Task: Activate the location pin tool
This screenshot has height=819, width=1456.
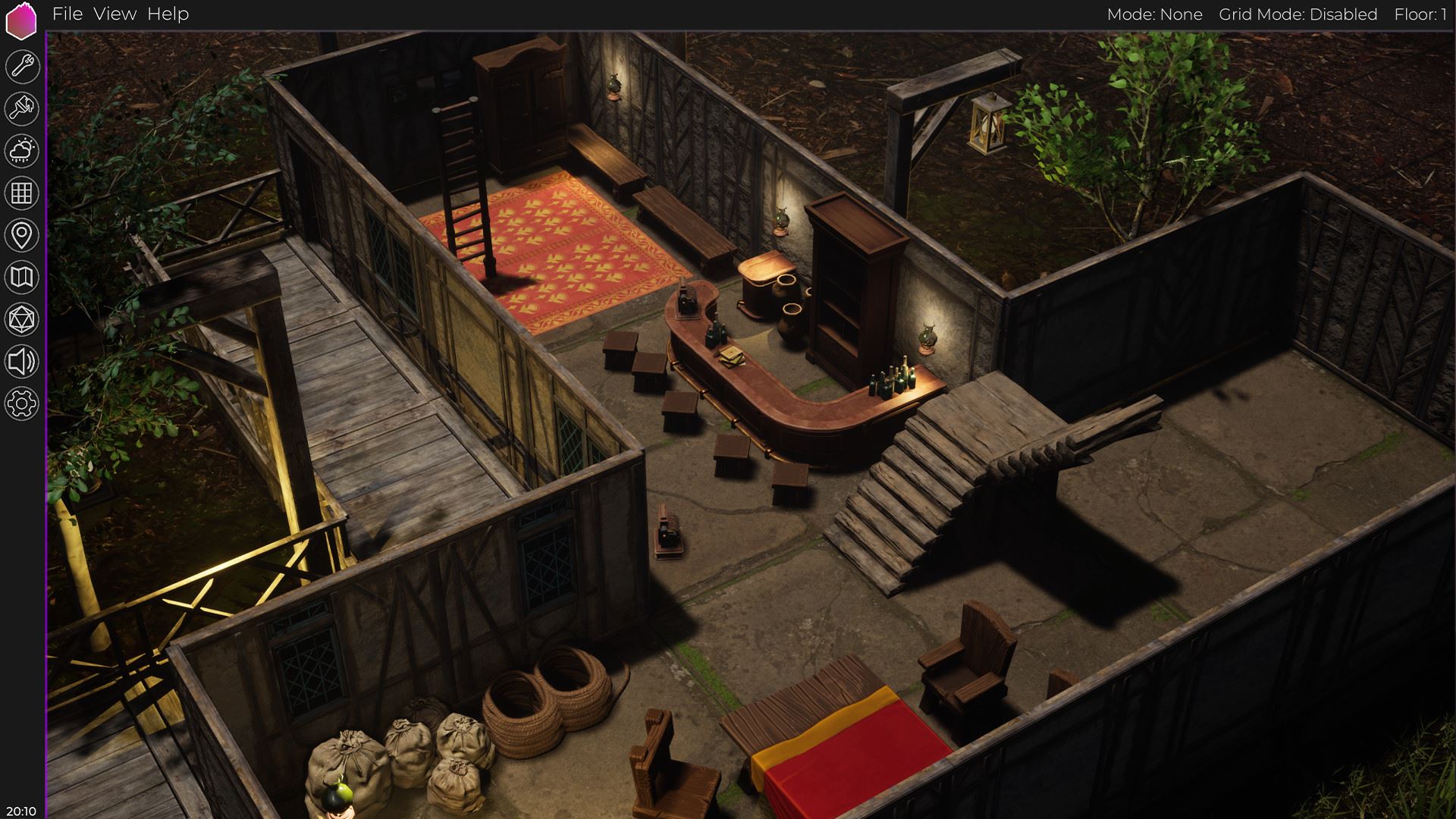Action: (22, 235)
